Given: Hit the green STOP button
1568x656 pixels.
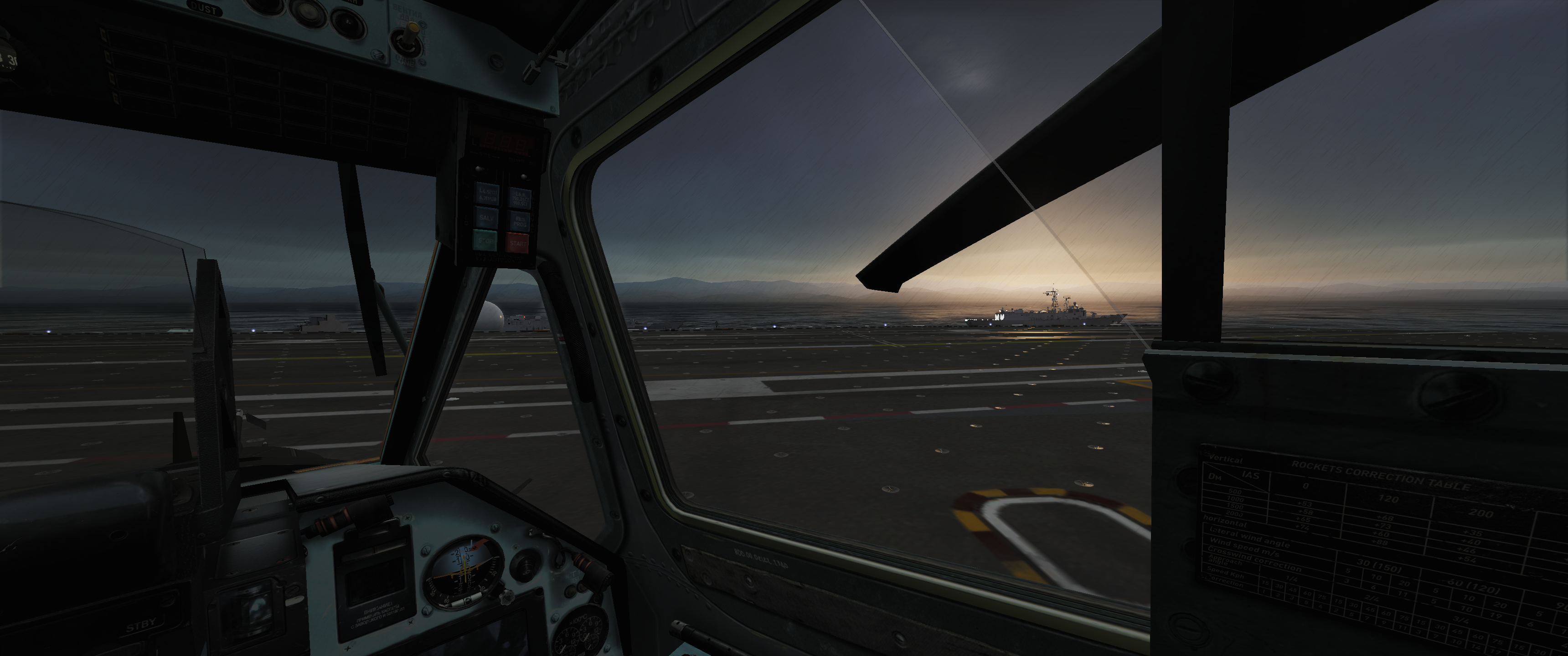Looking at the screenshot, I should tap(485, 241).
